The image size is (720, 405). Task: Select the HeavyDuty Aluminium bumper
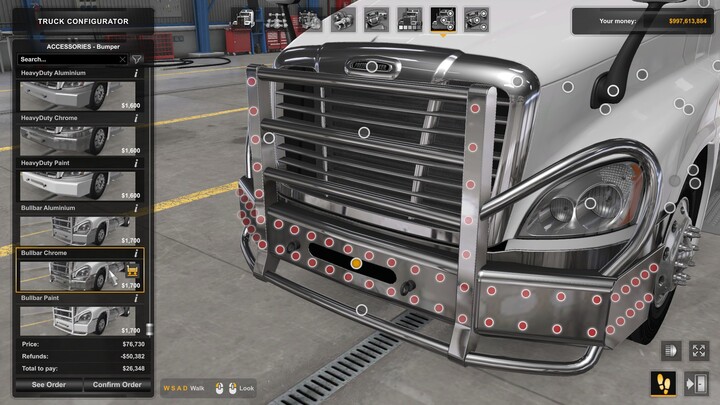[79, 95]
